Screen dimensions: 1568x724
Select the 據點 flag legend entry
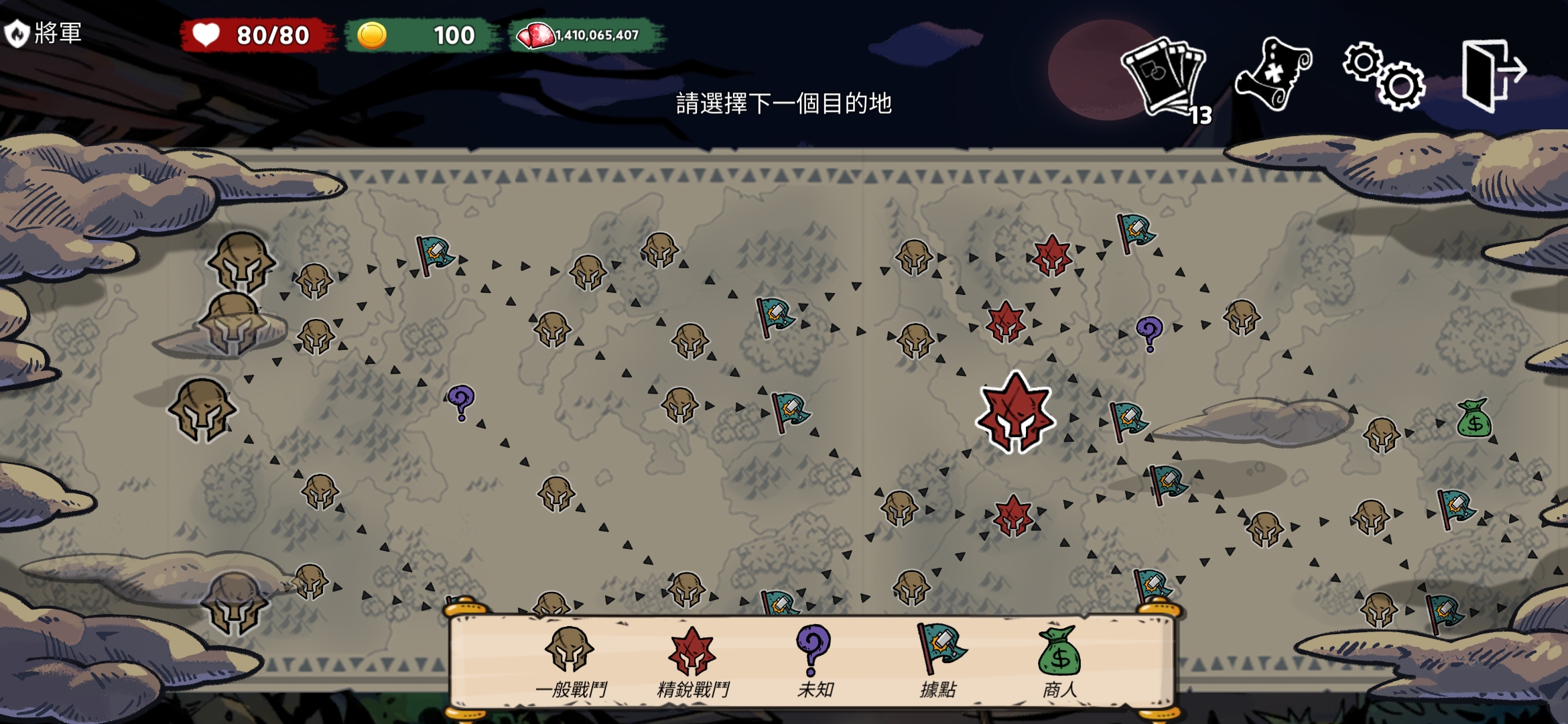click(x=938, y=662)
